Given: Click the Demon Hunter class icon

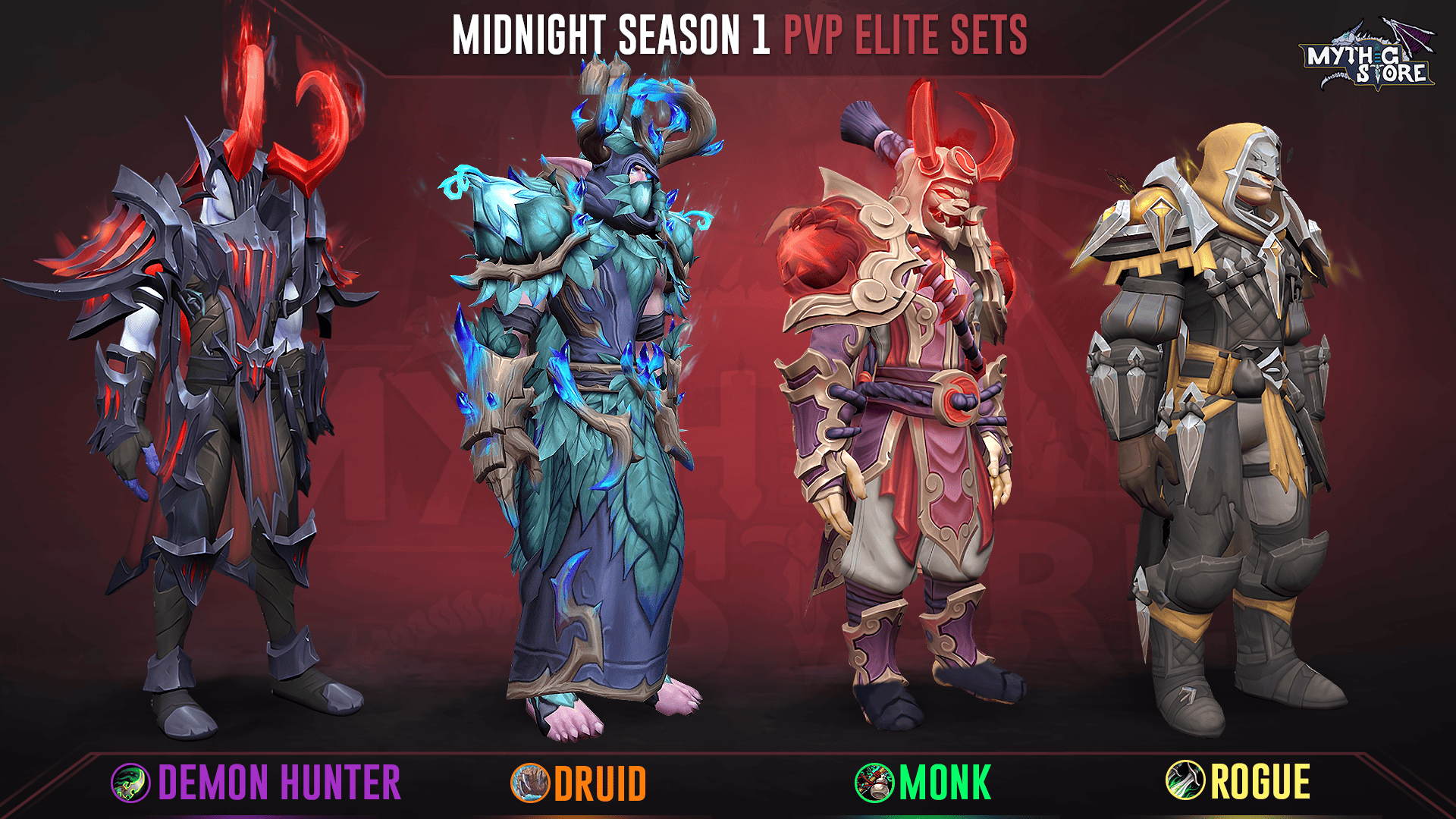Looking at the screenshot, I should [x=130, y=783].
